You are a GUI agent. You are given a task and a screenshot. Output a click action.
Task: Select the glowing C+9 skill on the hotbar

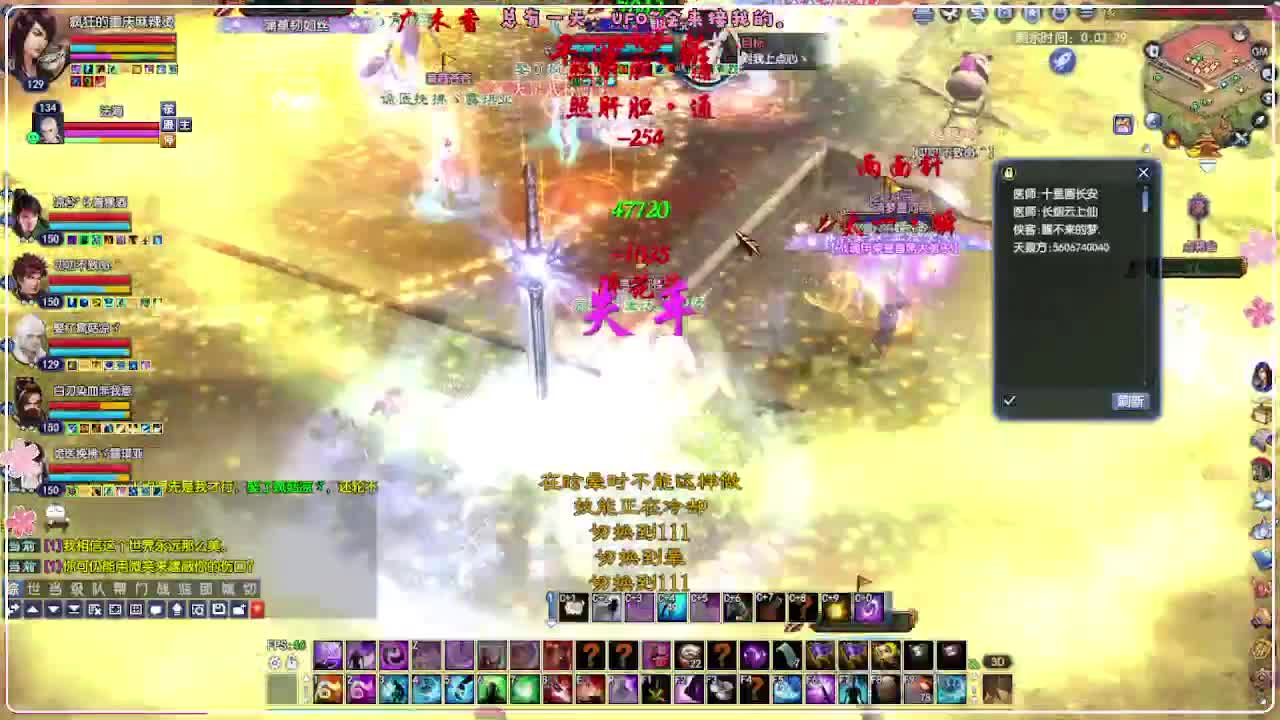[834, 607]
